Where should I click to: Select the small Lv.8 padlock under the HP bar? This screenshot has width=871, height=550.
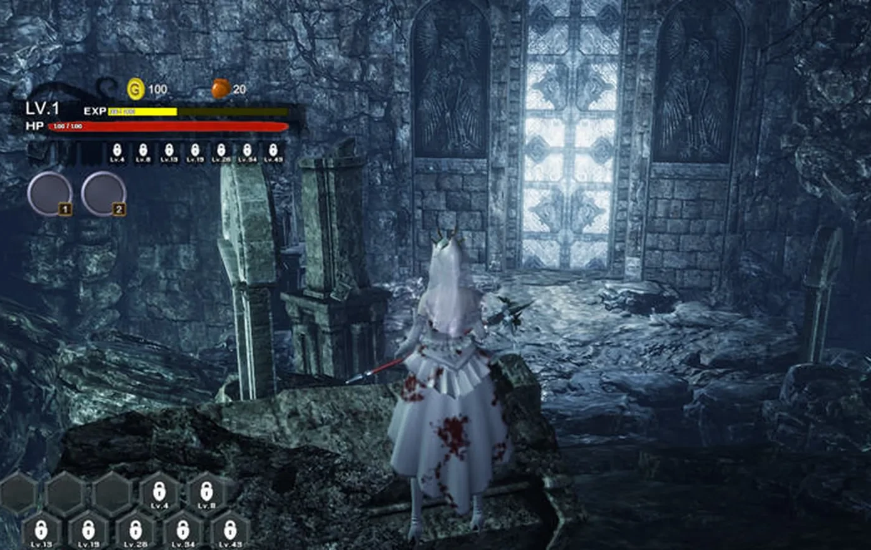[143, 151]
